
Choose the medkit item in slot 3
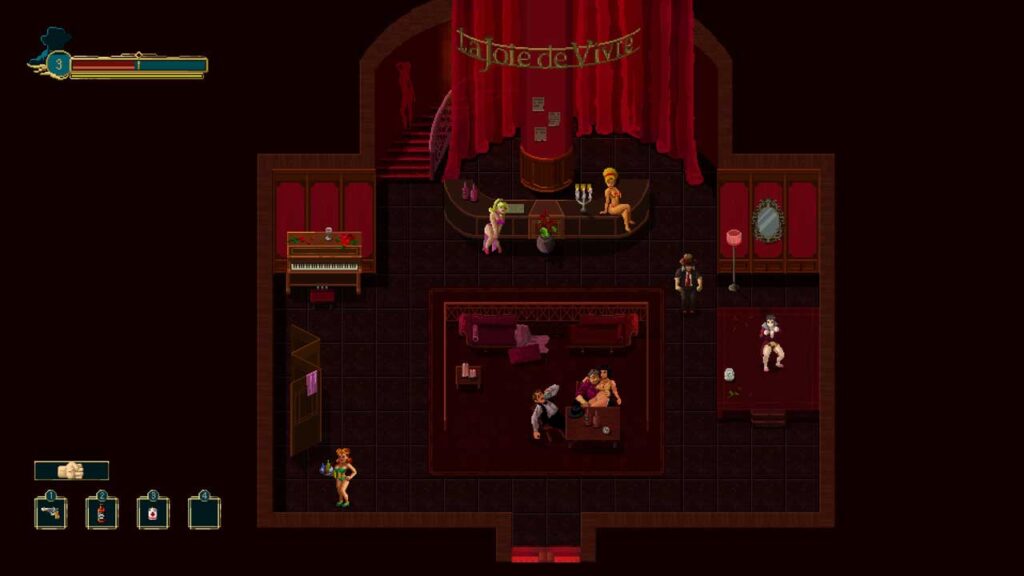click(153, 513)
